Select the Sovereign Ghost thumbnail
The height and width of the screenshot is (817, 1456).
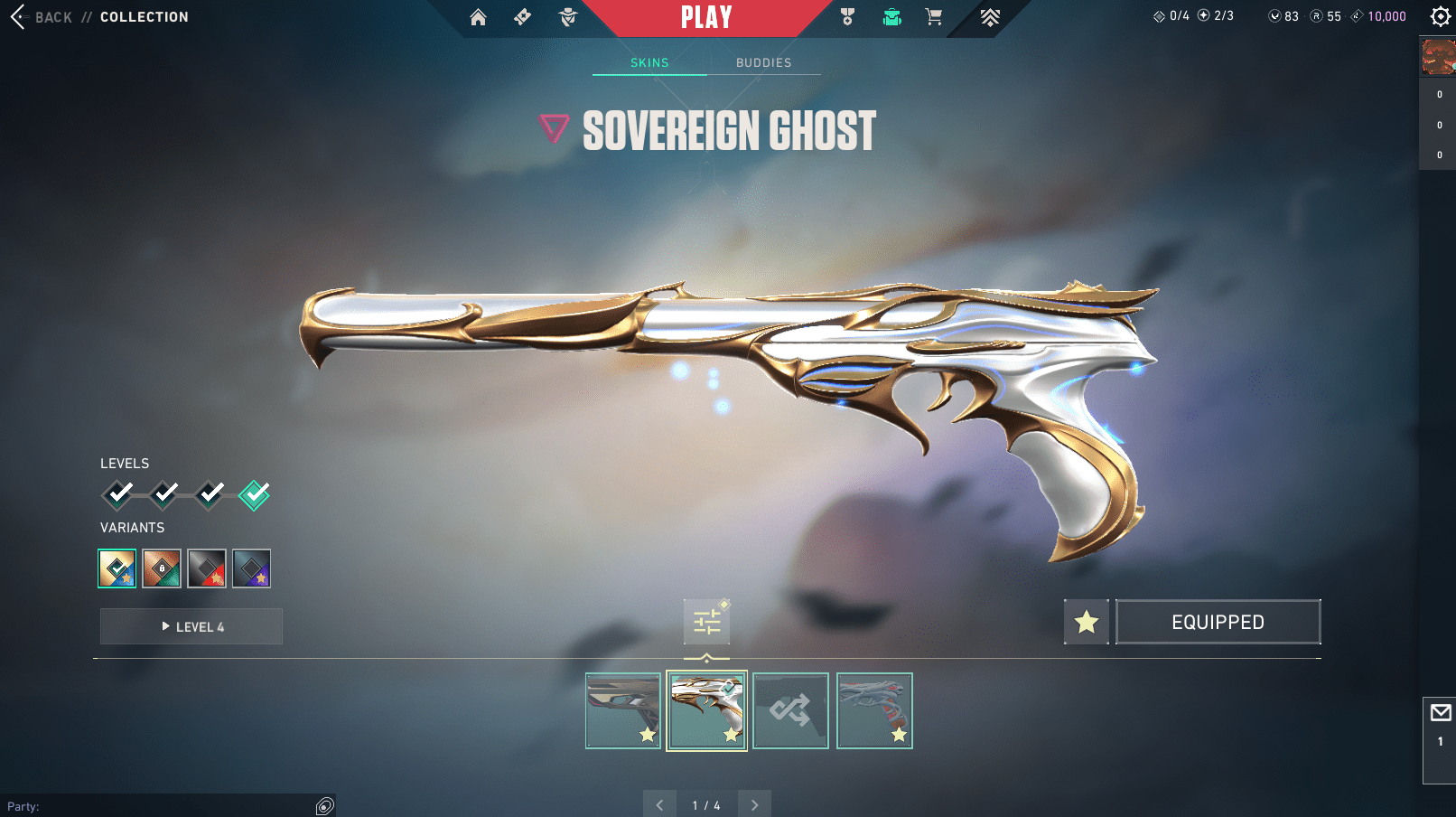pyautogui.click(x=706, y=710)
